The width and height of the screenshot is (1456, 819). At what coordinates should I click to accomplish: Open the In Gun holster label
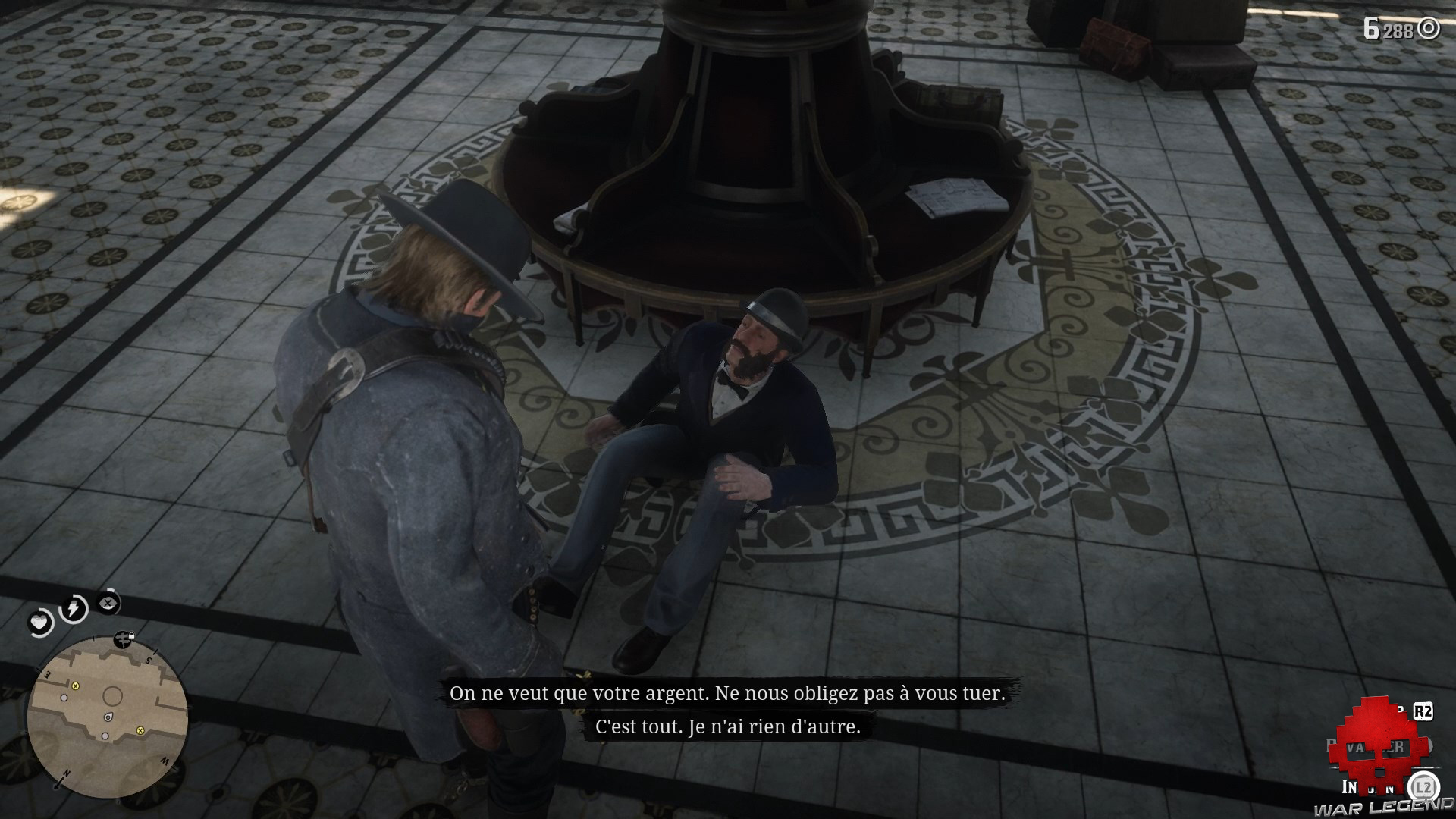pyautogui.click(x=1369, y=787)
